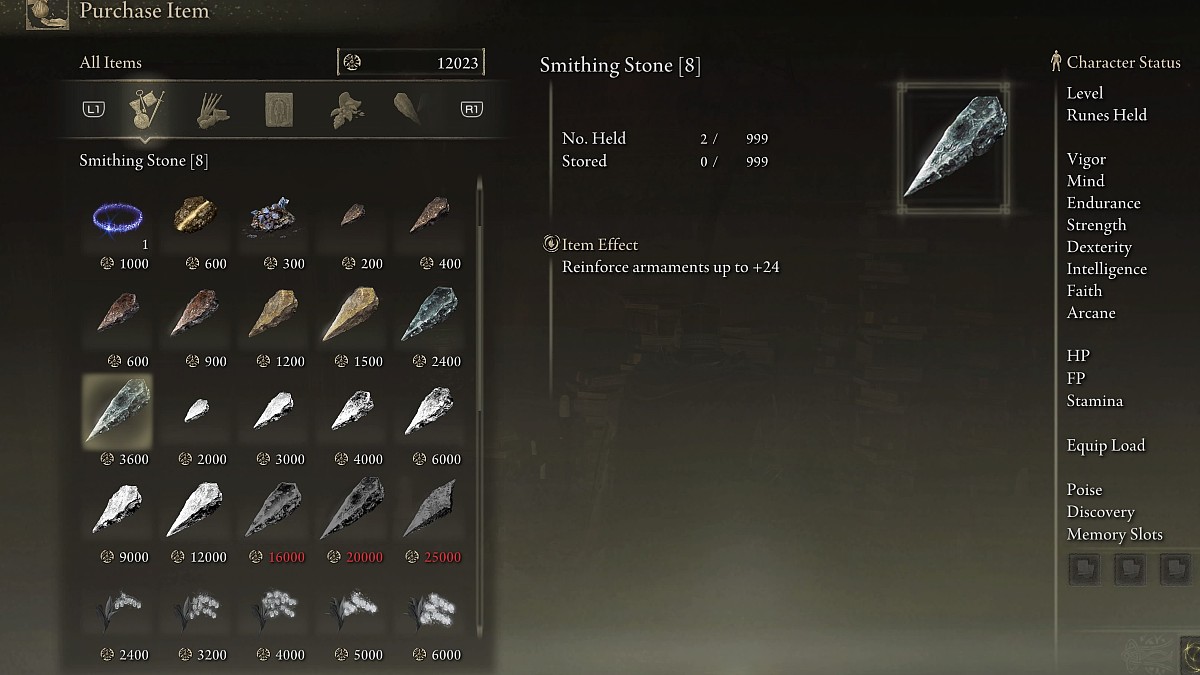Select the white somber stone priced 3000
Image resolution: width=1200 pixels, height=675 pixels.
273,411
